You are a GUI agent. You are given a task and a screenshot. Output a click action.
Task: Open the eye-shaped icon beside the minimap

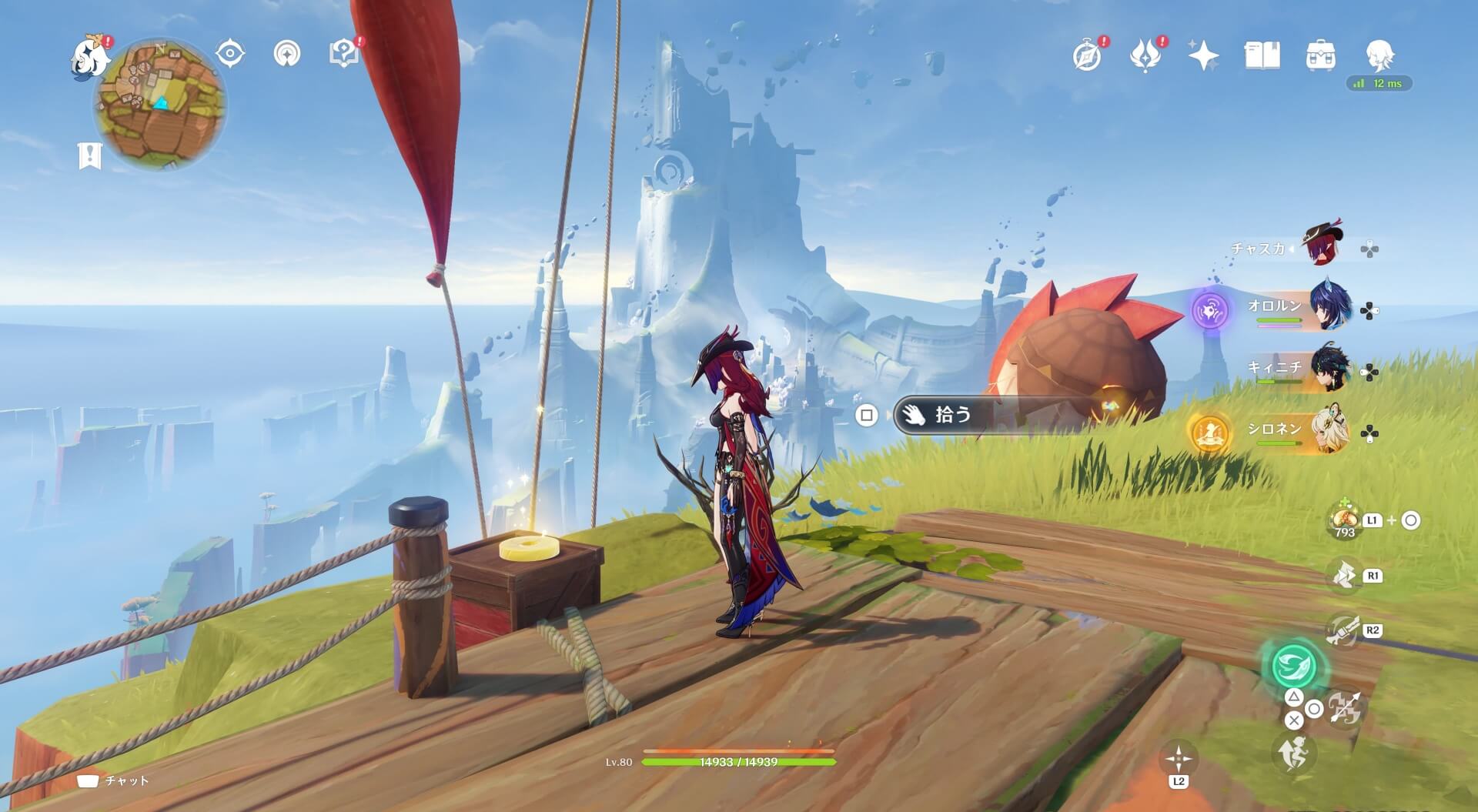[229, 54]
